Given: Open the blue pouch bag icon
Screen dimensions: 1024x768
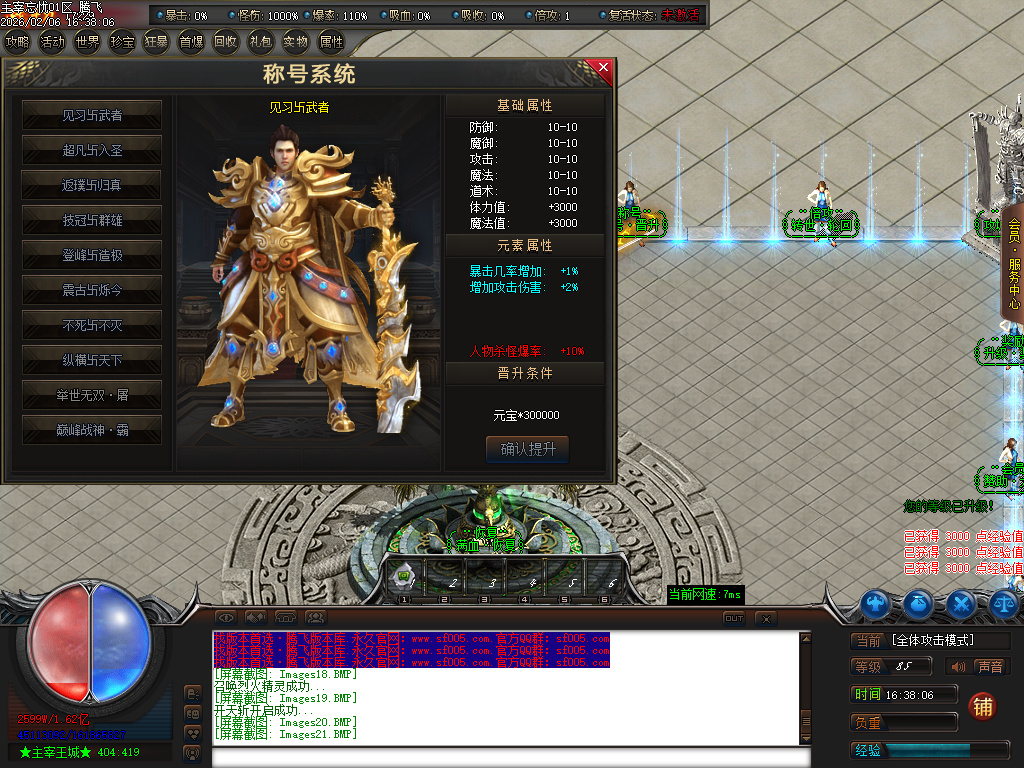Looking at the screenshot, I should [919, 603].
